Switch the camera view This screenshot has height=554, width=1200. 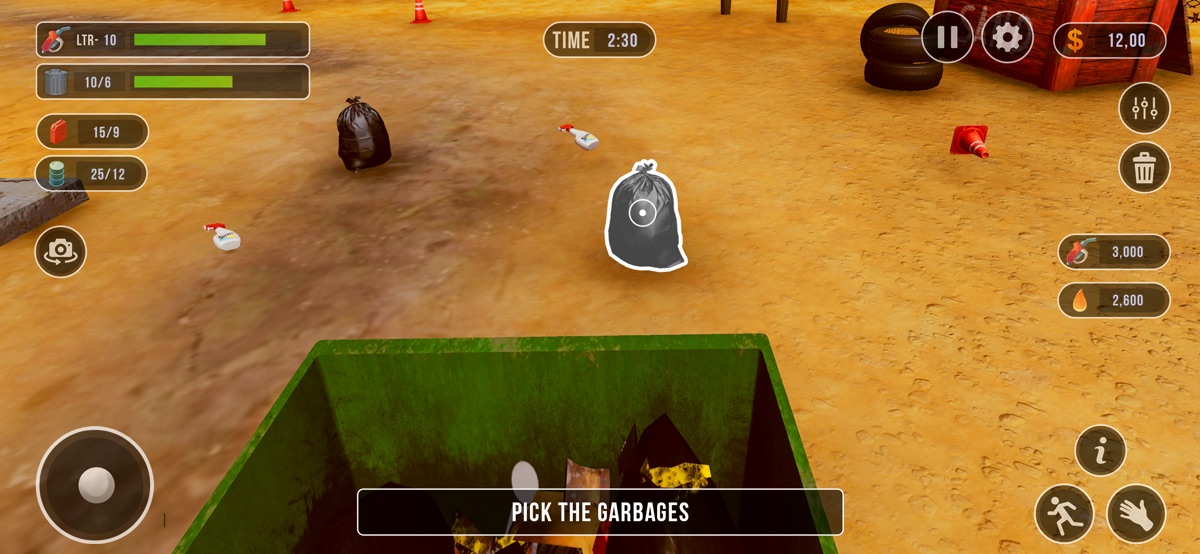pos(60,252)
